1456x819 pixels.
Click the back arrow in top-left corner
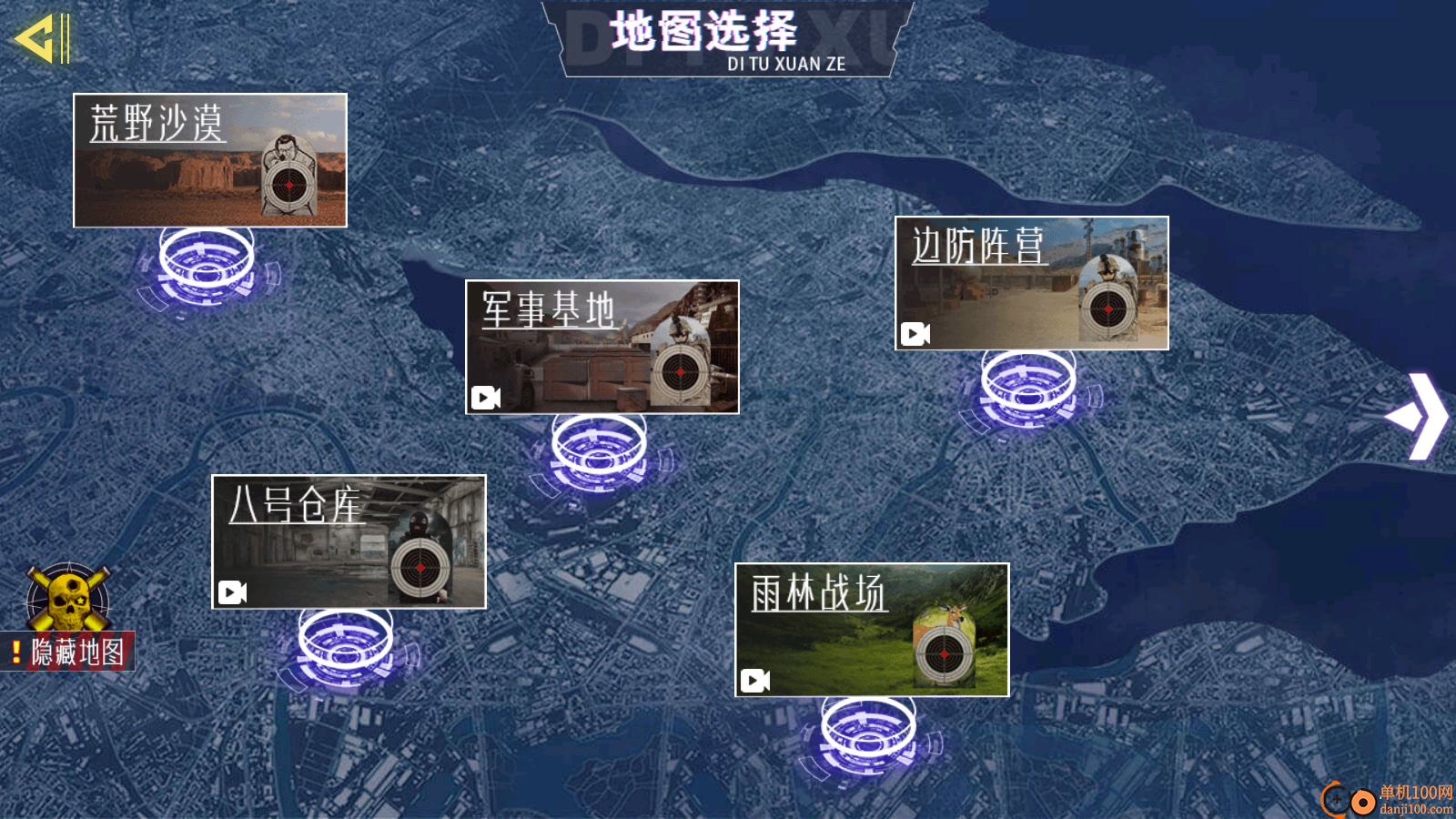pos(41,38)
